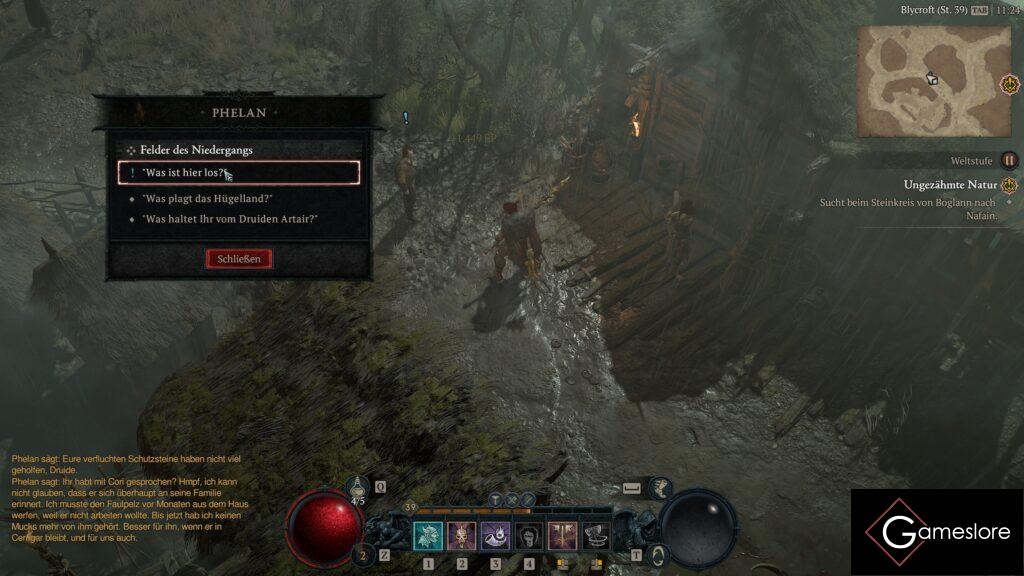1024x576 pixels.
Task: Click the Gameslore watermark logo
Action: tap(936, 532)
